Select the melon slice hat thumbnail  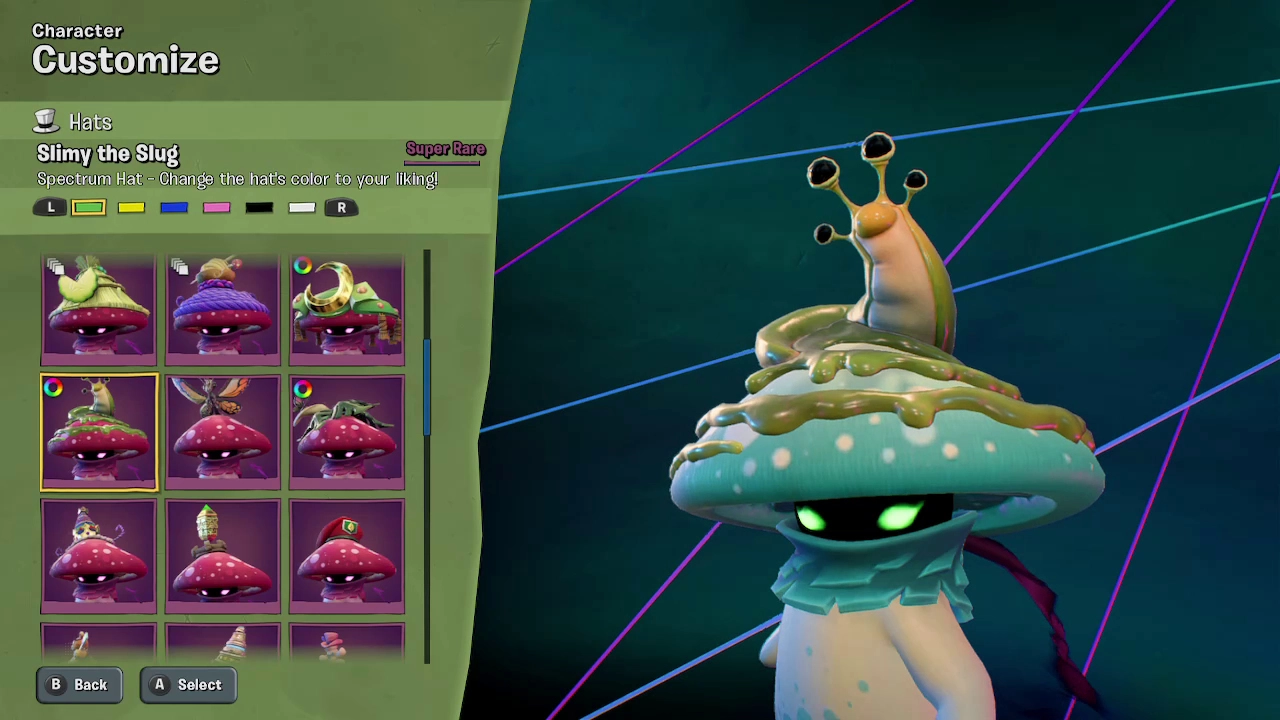98,310
